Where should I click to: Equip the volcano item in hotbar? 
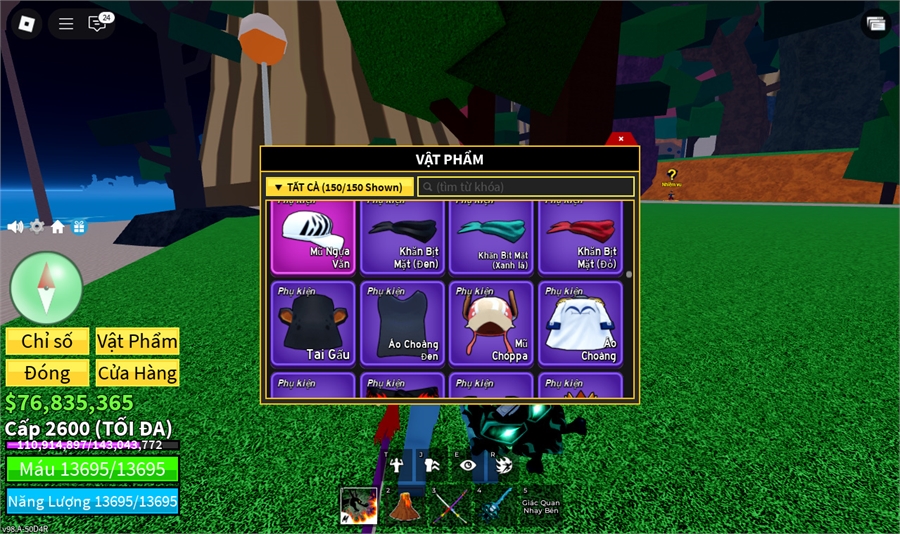pyautogui.click(x=403, y=505)
